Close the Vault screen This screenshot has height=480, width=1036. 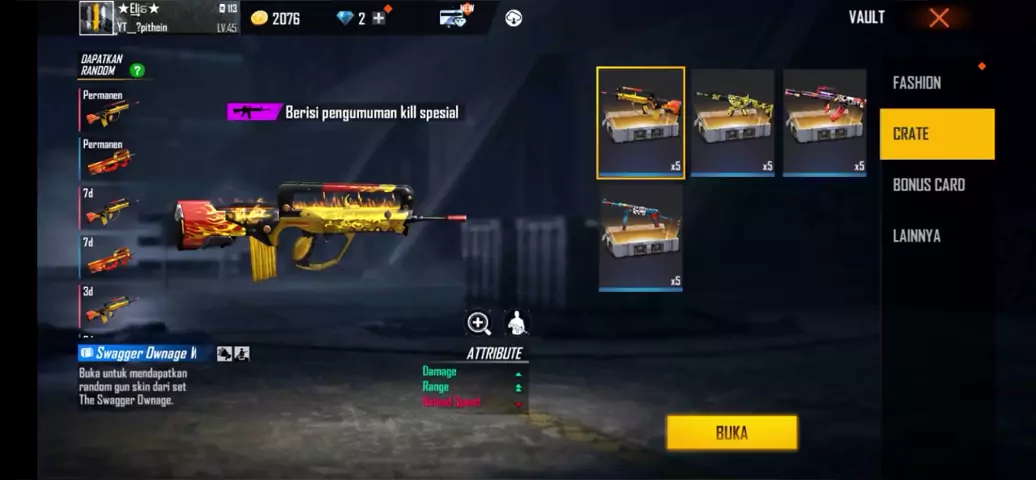click(x=938, y=18)
